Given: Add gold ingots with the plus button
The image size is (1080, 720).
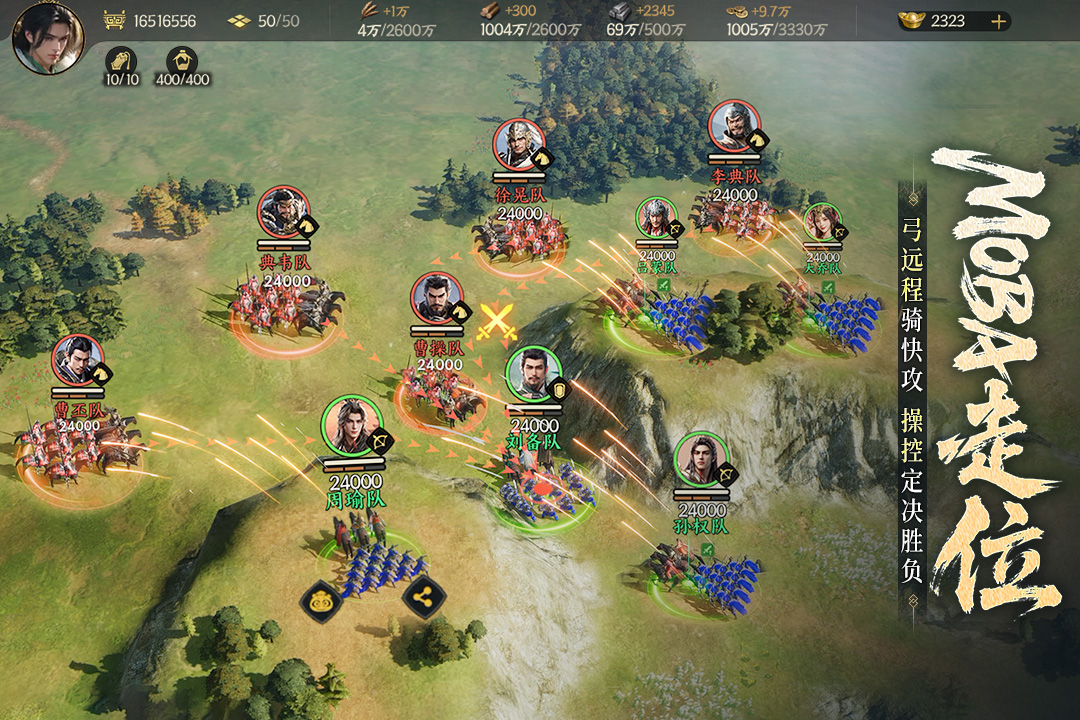Looking at the screenshot, I should point(998,21).
